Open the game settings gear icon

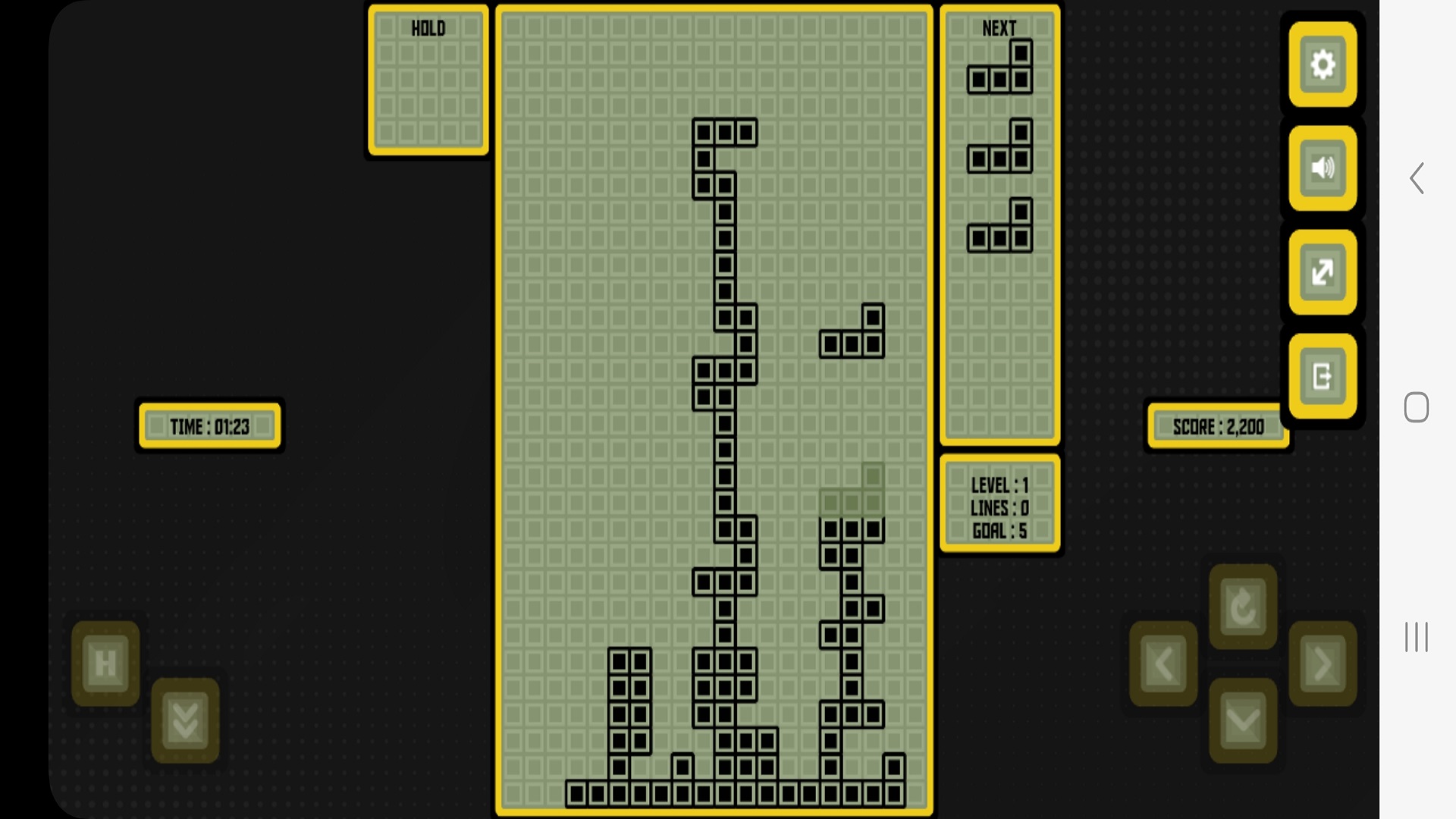click(x=1323, y=64)
